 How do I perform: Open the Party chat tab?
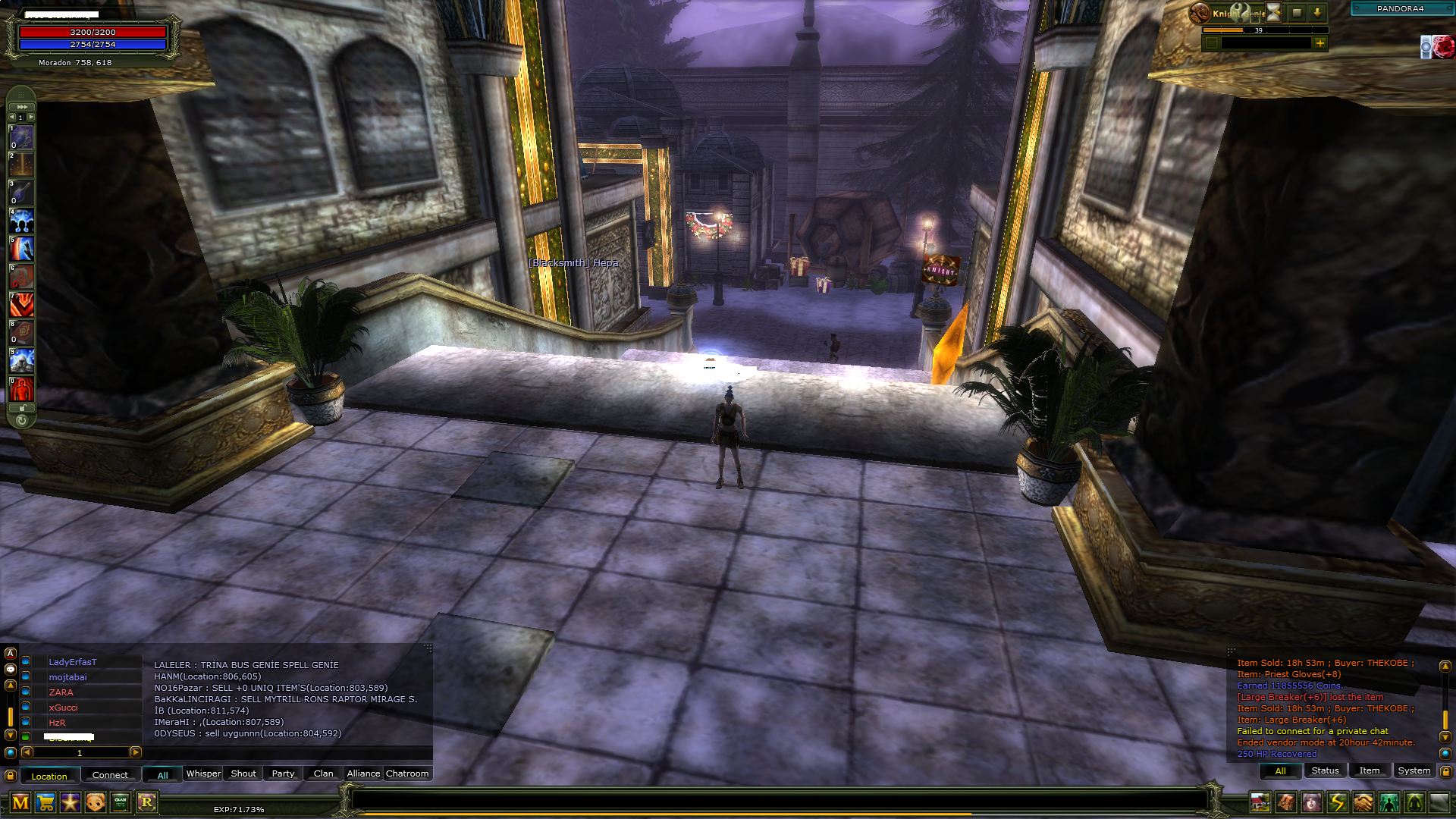pos(283,773)
